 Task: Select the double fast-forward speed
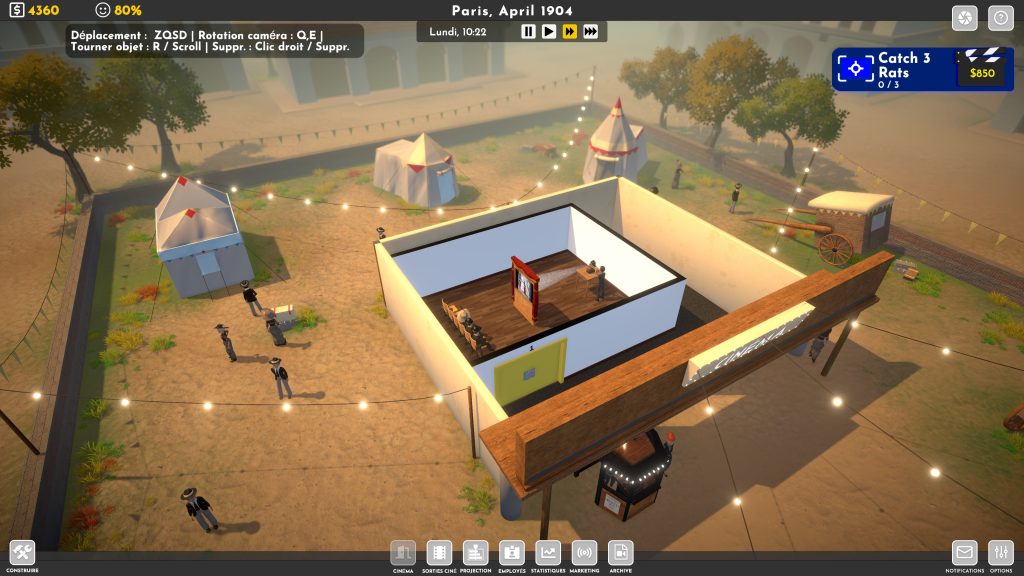click(569, 32)
